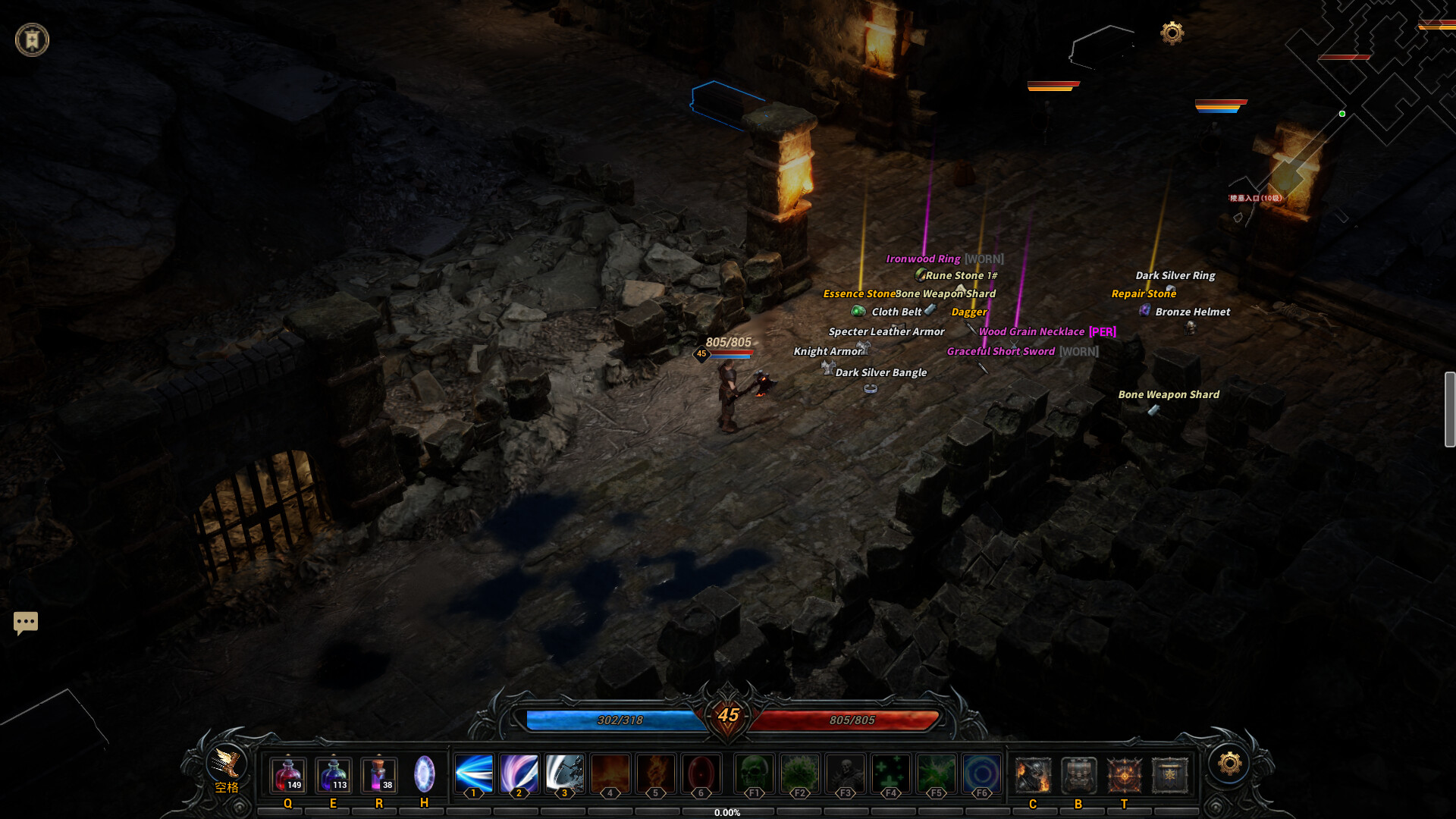Open the backpack inventory via the B icon
This screenshot has width=1456, height=819.
(1078, 773)
